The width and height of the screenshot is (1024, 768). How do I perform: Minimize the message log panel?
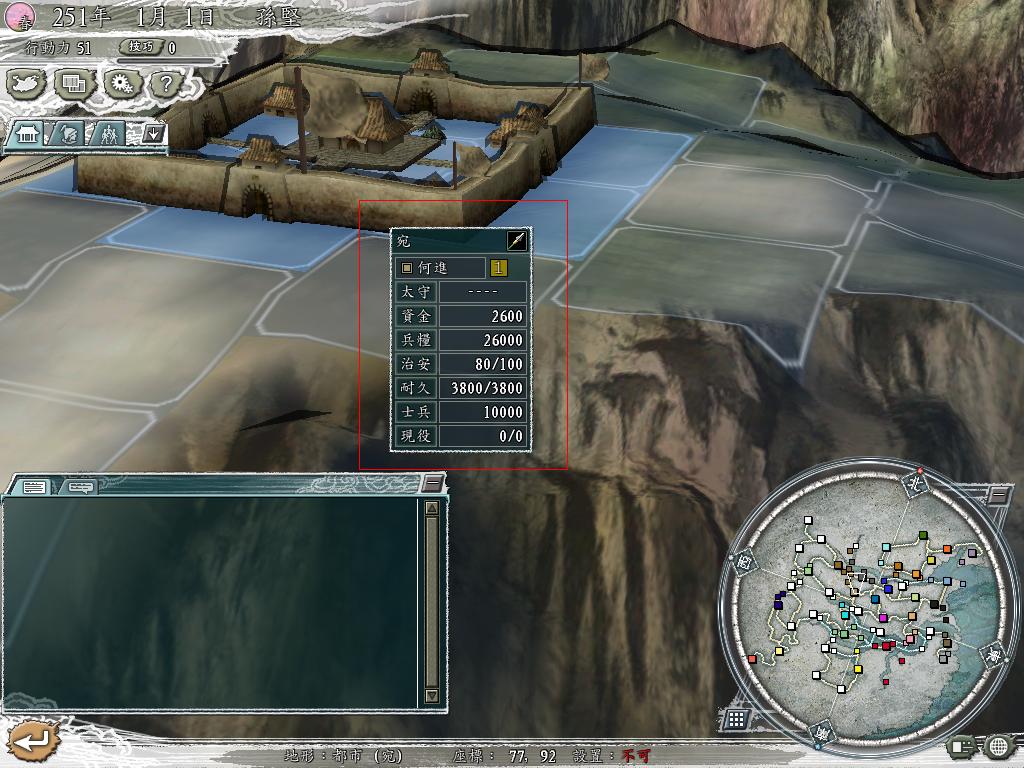click(432, 484)
